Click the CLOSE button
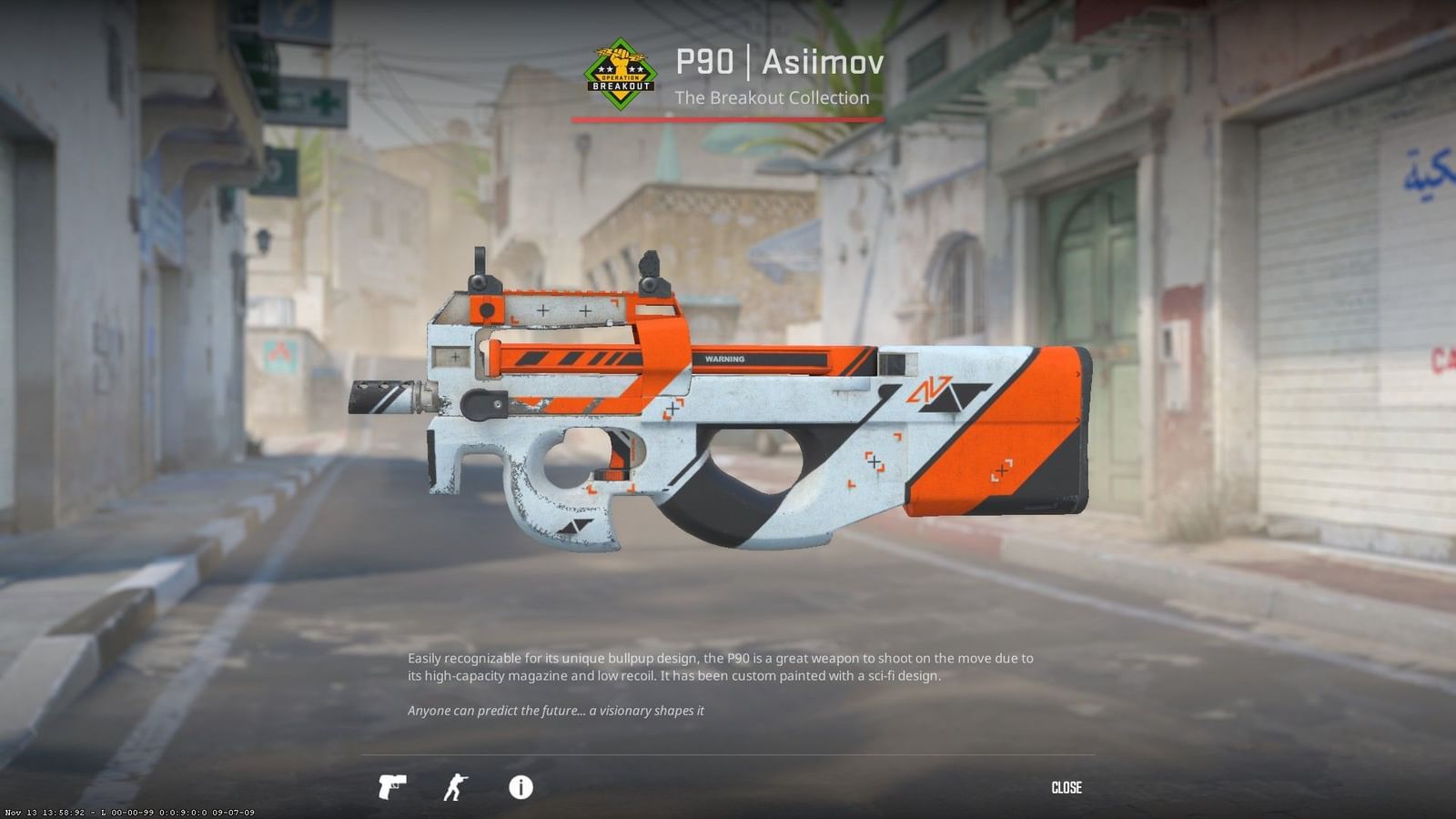The width and height of the screenshot is (1456, 819). point(1067,788)
